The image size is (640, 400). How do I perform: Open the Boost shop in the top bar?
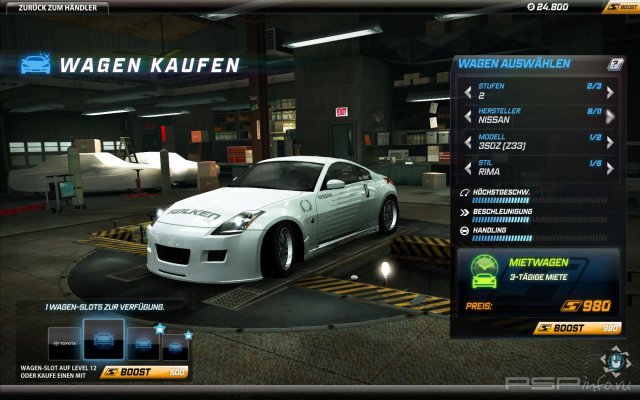(x=620, y=7)
